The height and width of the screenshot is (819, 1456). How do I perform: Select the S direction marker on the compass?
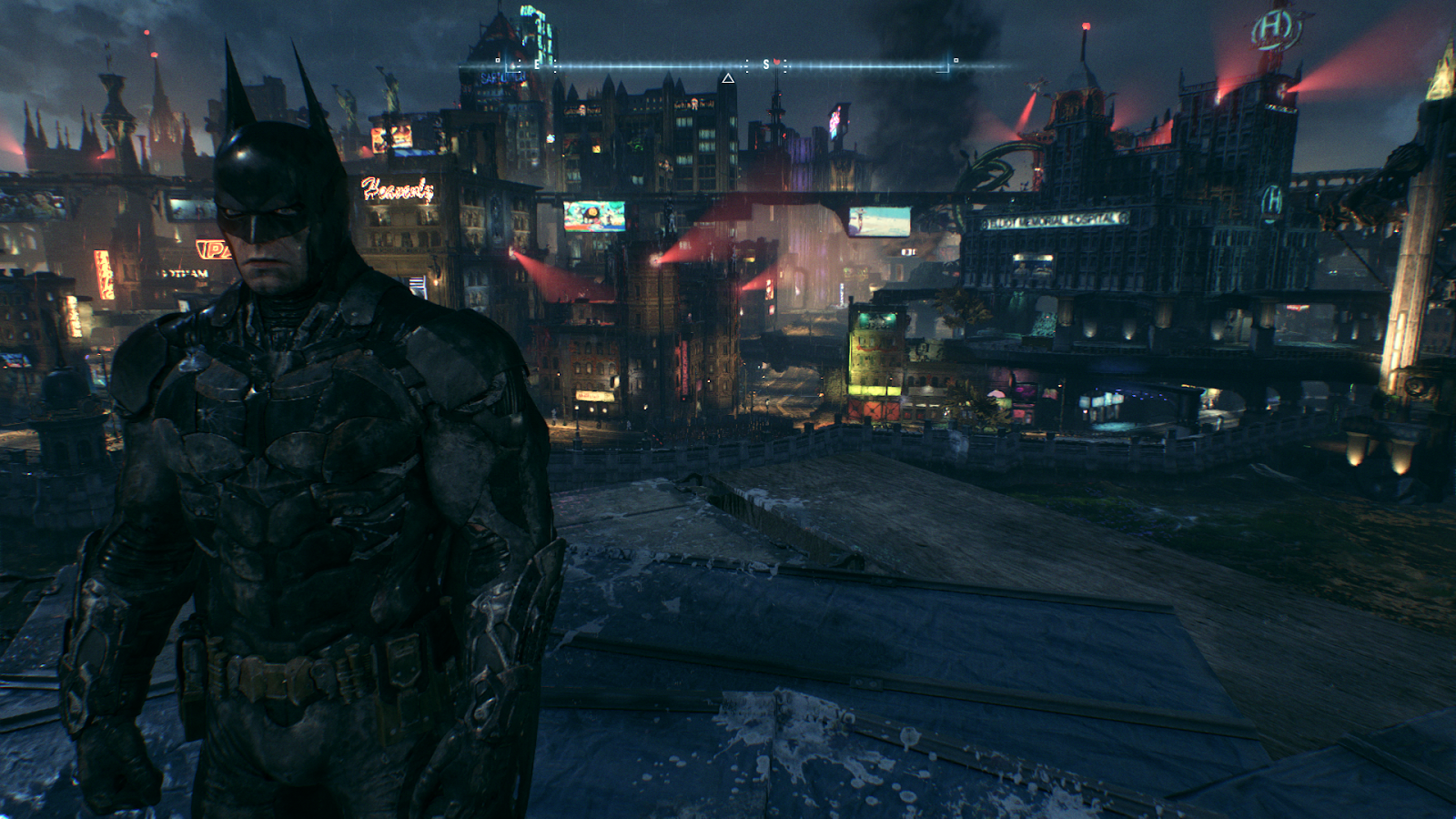[x=766, y=65]
